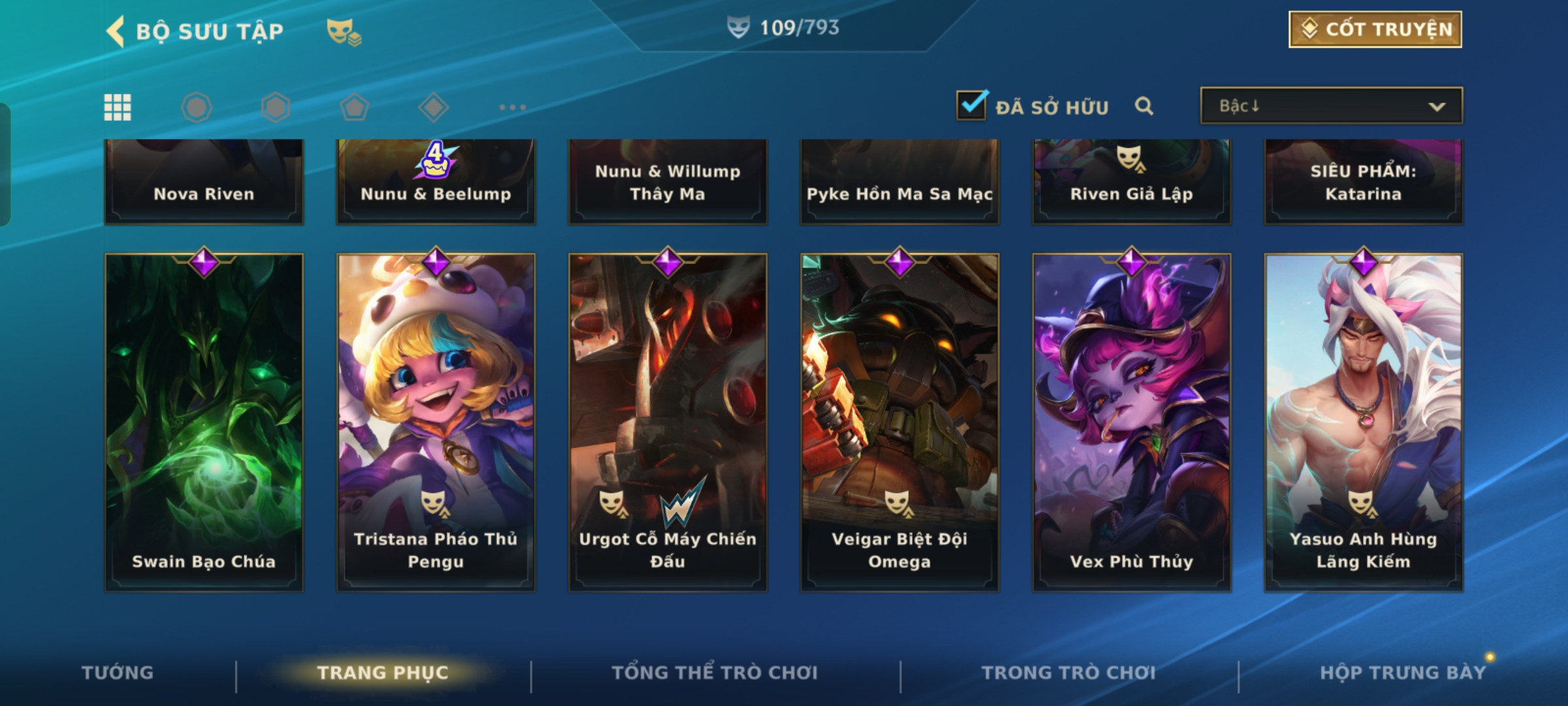Open the Urgot Cỗ Máy Chiến Đấu skin
The height and width of the screenshot is (706, 1568).
[668, 422]
